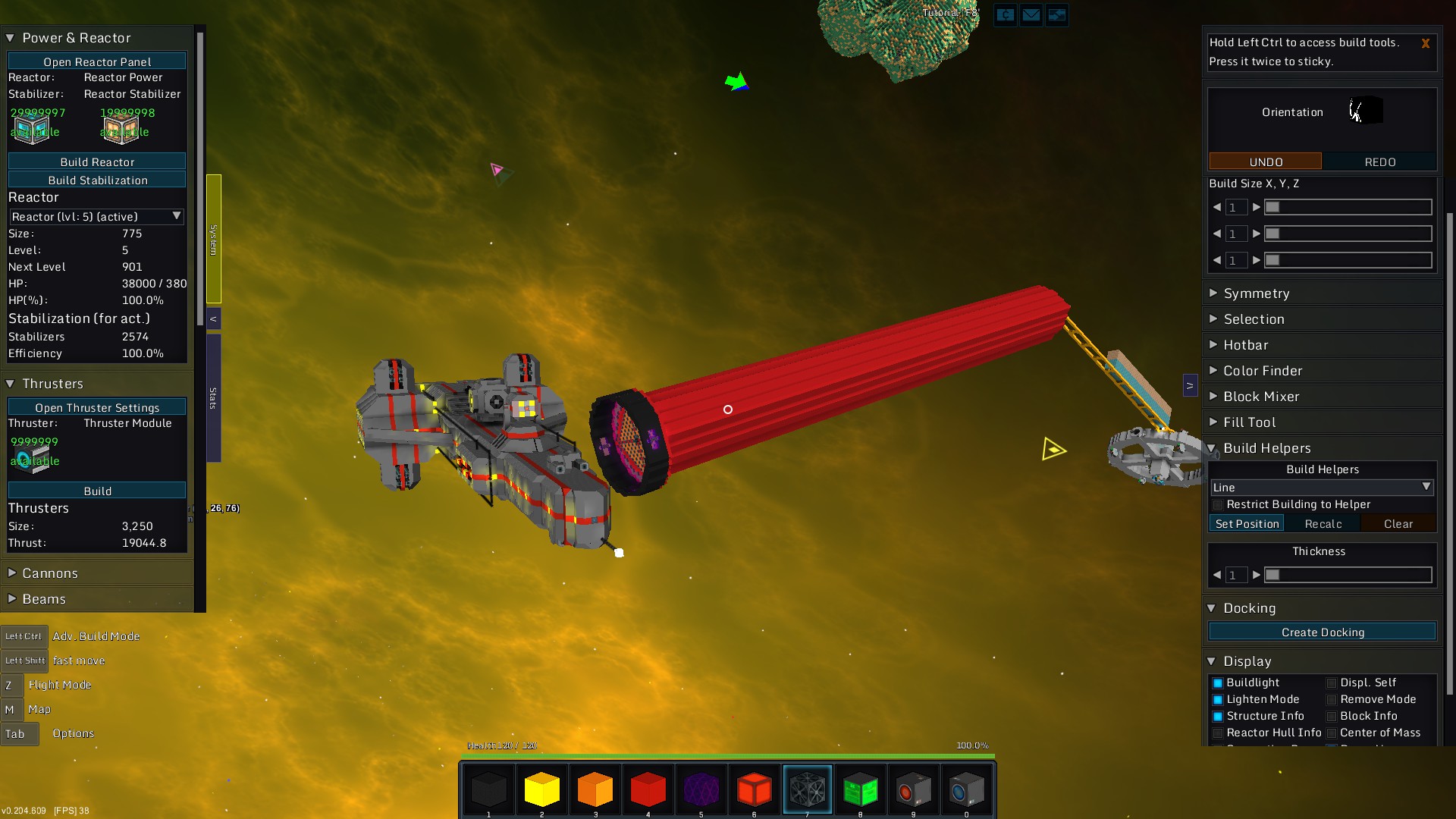The width and height of the screenshot is (1456, 819).
Task: Open the Reactor Panel
Action: [97, 61]
